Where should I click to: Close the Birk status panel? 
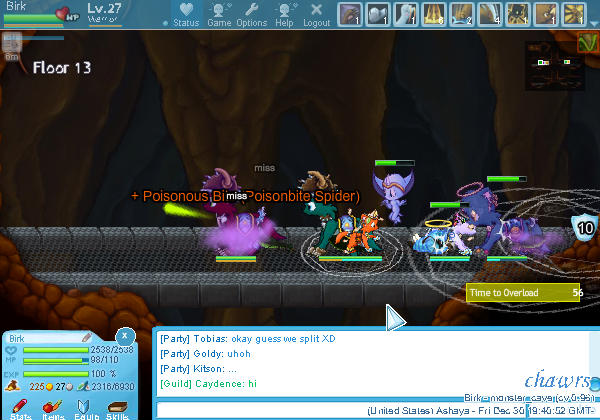[x=124, y=336]
